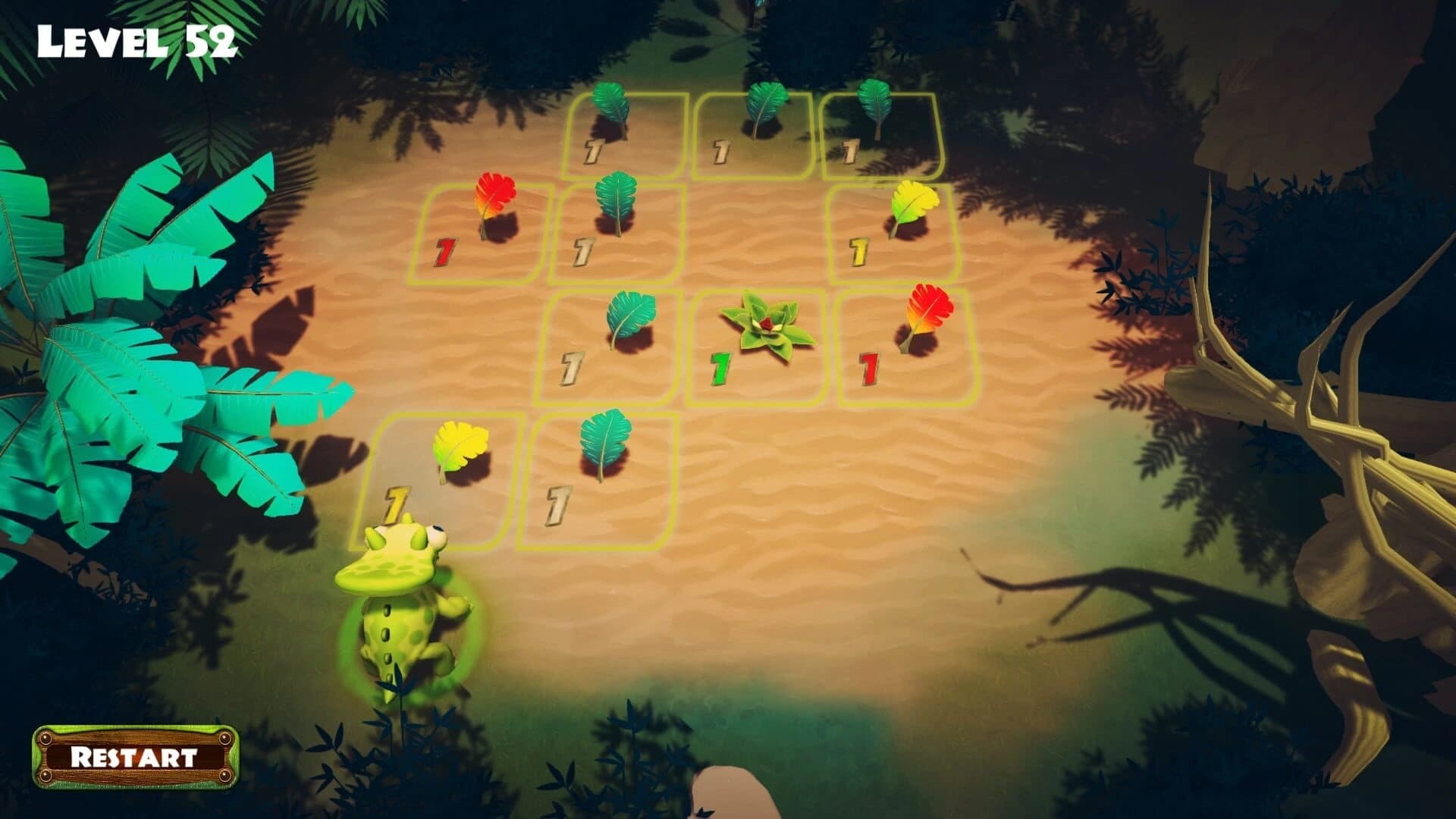Click the wooden Restart sign frame

(136, 758)
